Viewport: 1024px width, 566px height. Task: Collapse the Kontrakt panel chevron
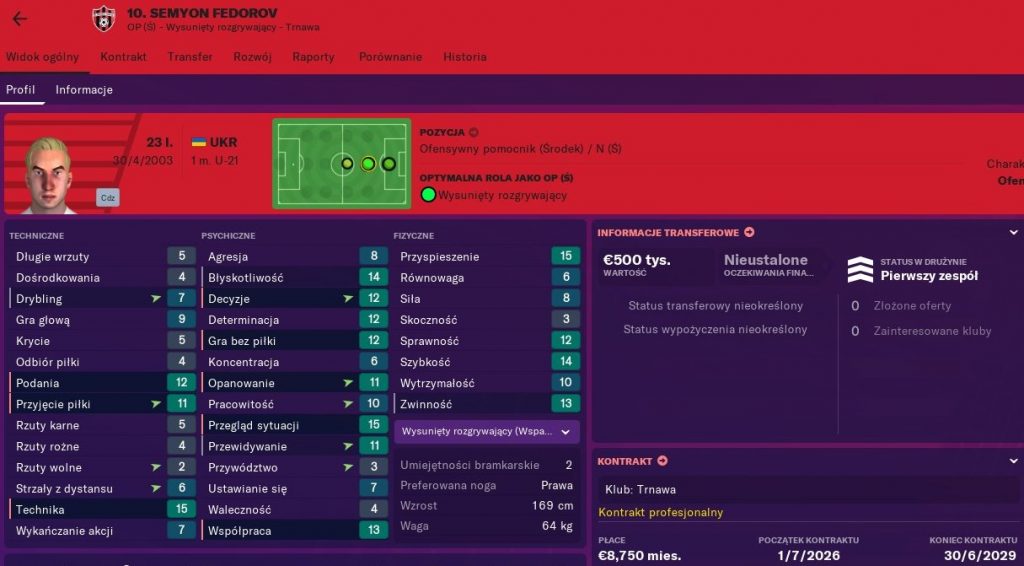(1013, 461)
